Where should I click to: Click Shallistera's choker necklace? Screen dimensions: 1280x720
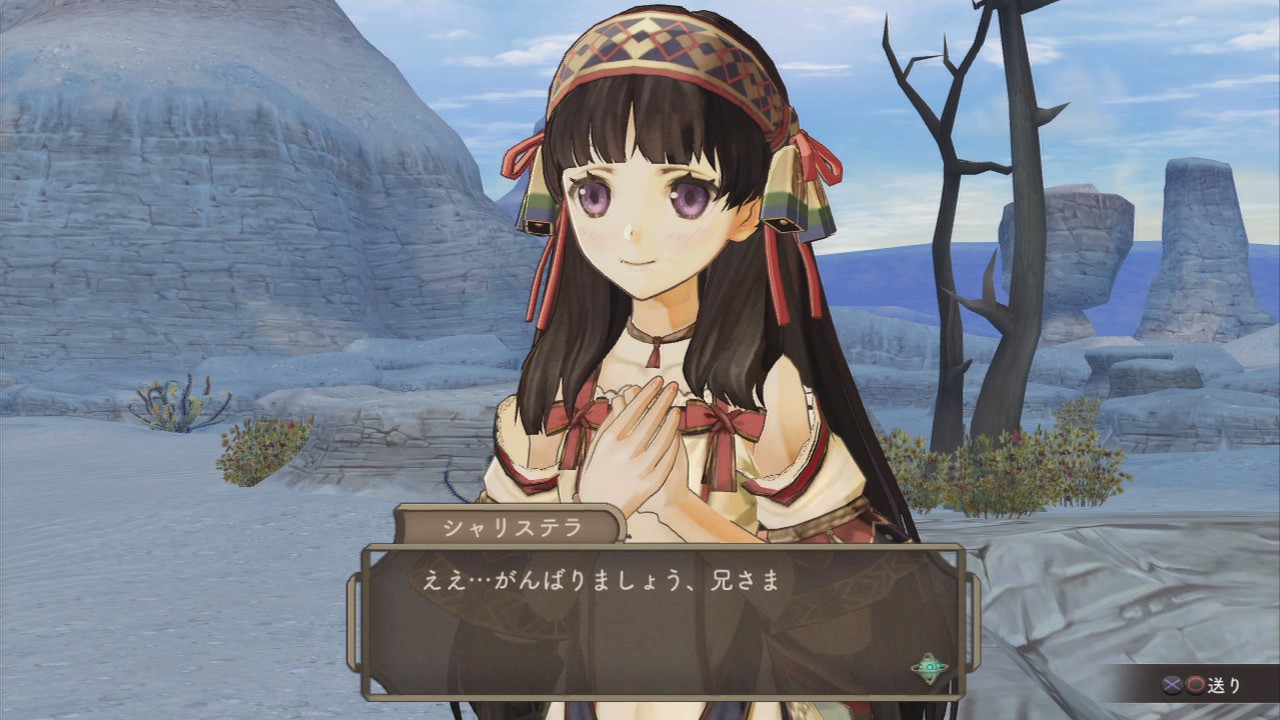tap(655, 335)
